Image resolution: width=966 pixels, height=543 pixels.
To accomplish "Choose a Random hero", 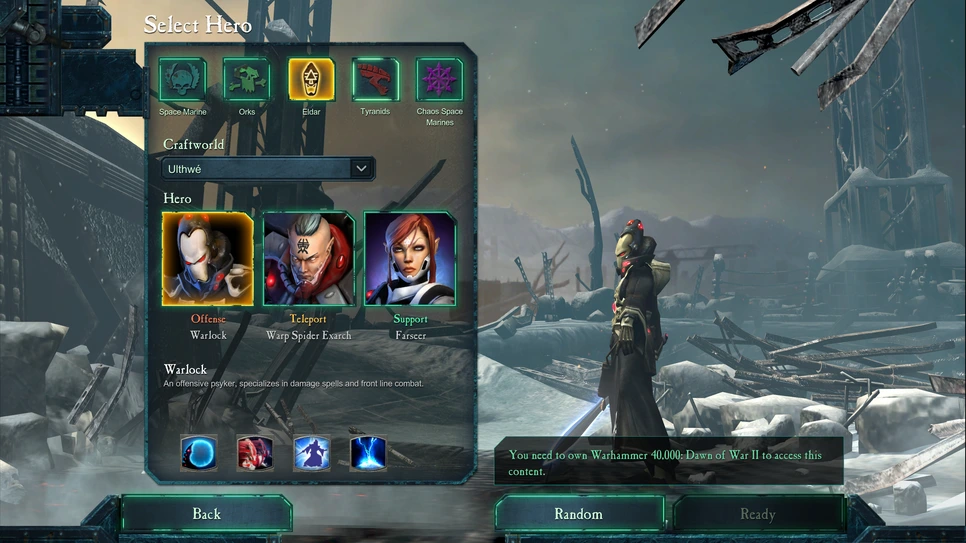I will tap(579, 514).
